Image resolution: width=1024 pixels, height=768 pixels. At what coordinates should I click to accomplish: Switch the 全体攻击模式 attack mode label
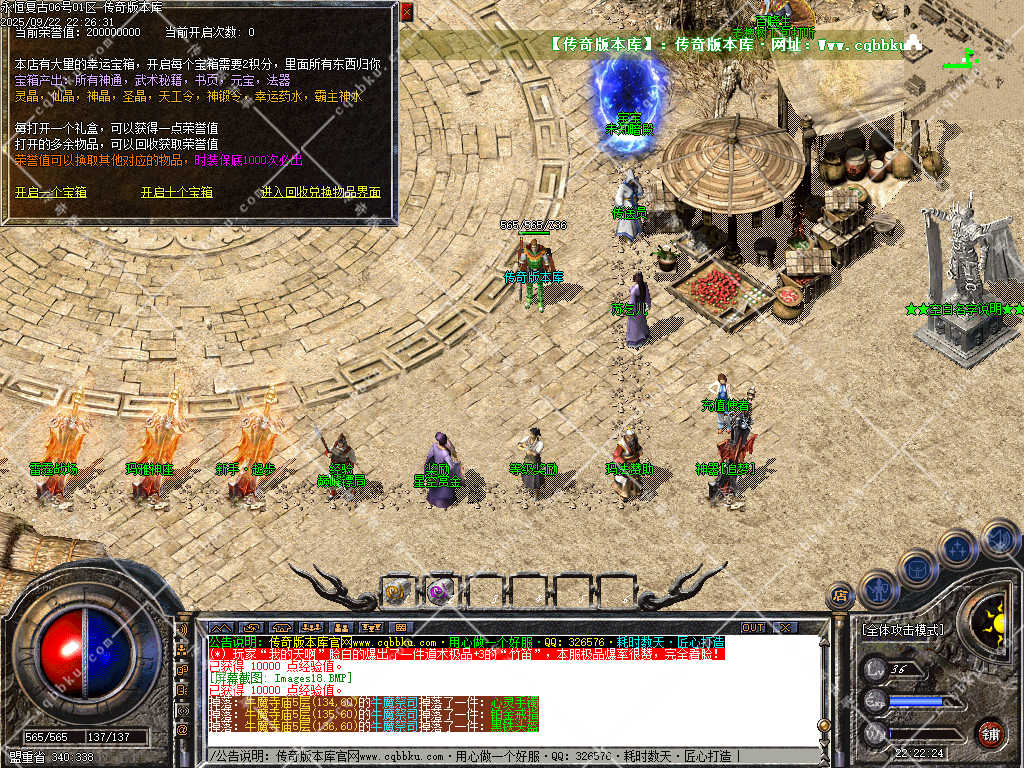[902, 631]
